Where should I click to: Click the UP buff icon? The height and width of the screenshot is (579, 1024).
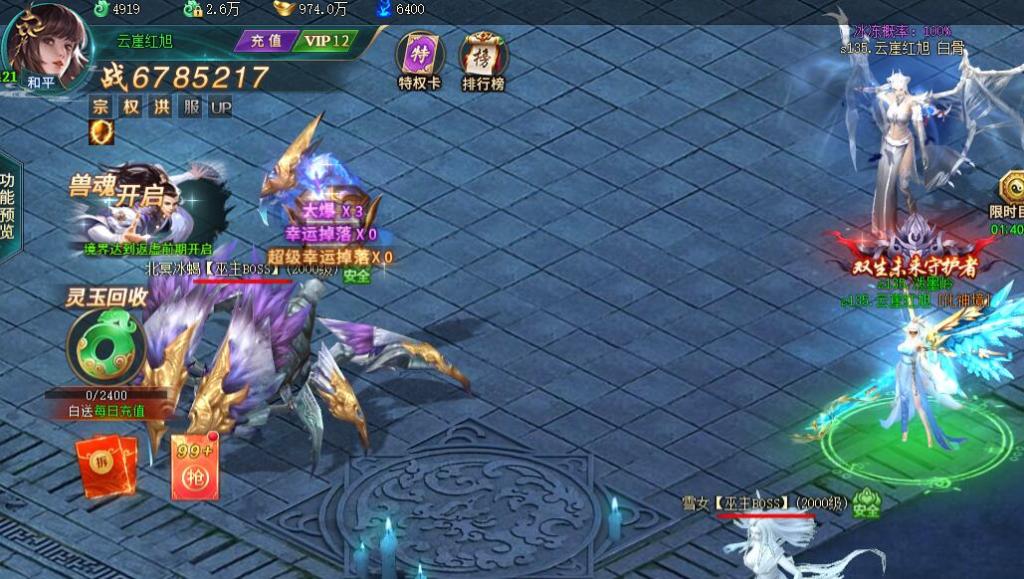pos(220,107)
